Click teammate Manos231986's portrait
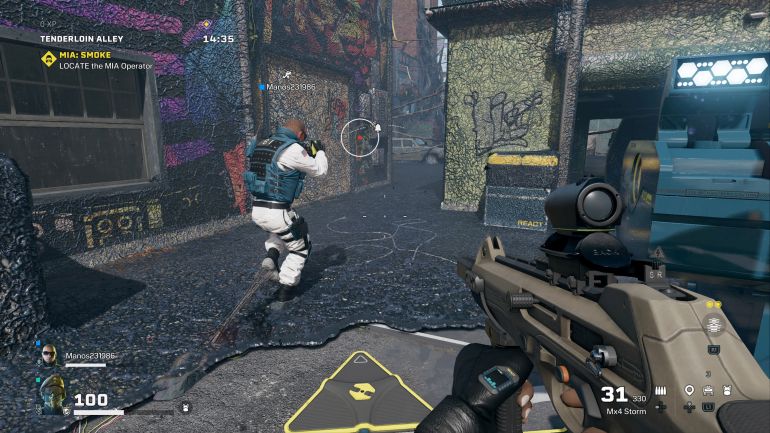 (x=48, y=355)
